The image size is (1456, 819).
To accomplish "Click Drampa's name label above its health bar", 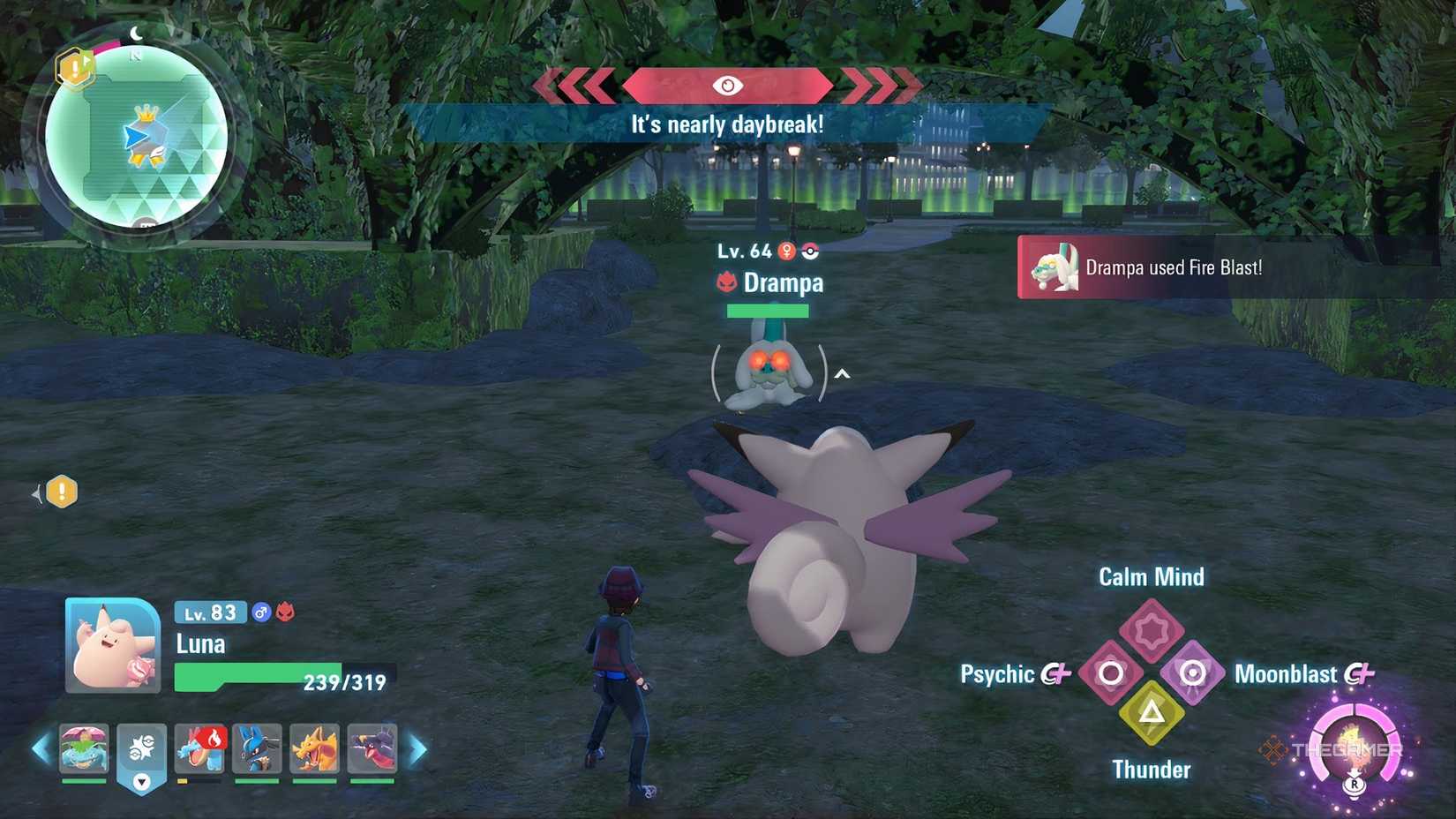I will (784, 283).
